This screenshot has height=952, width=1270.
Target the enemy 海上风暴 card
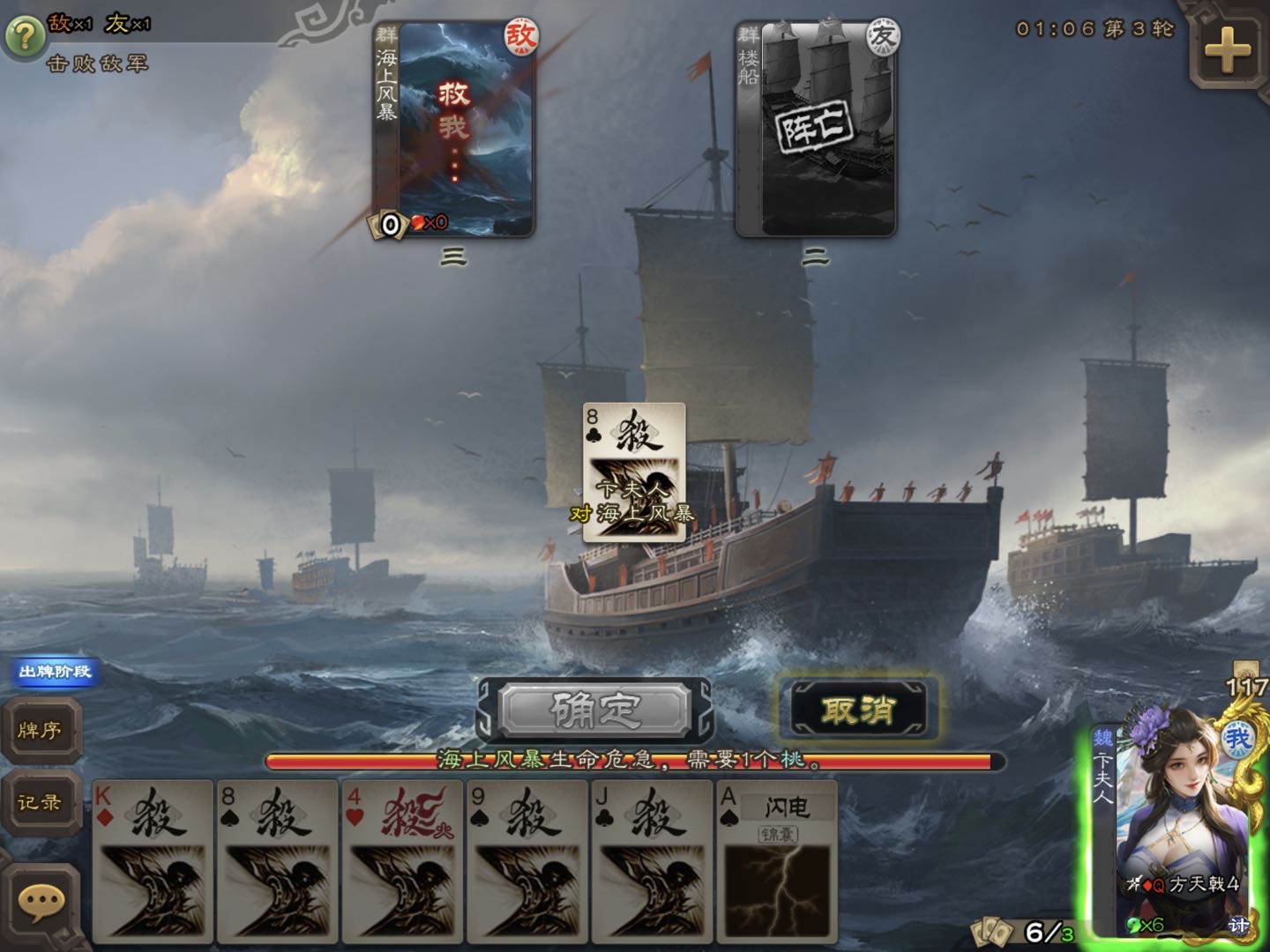click(x=453, y=130)
